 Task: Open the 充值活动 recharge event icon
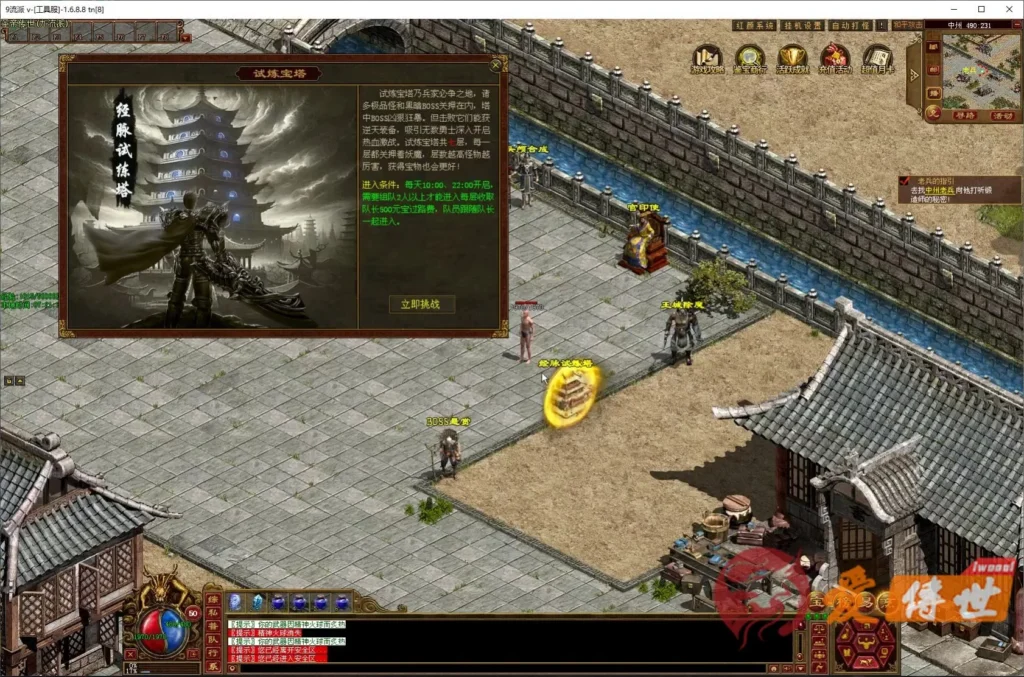pos(834,57)
